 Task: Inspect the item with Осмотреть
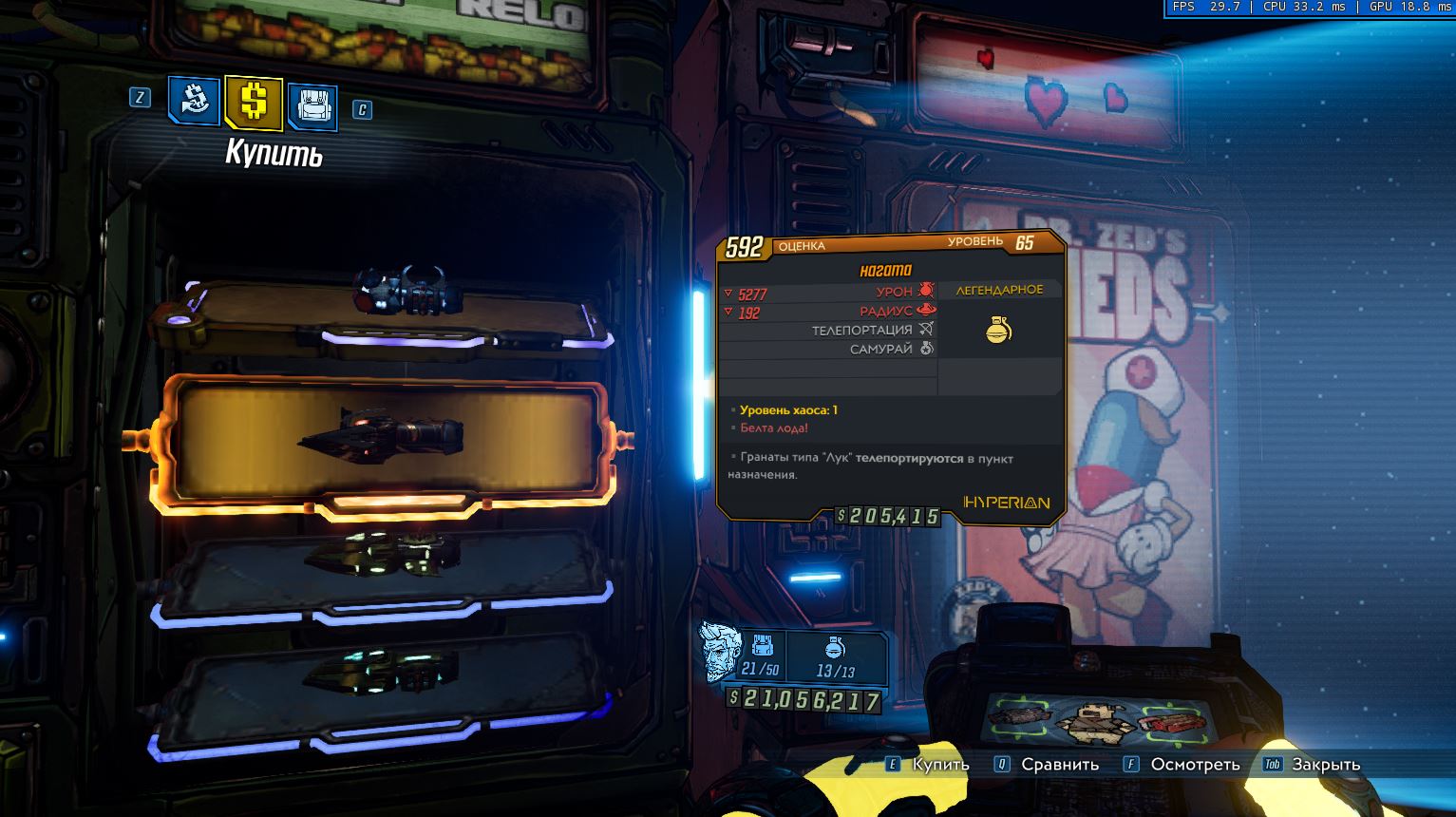(1182, 764)
